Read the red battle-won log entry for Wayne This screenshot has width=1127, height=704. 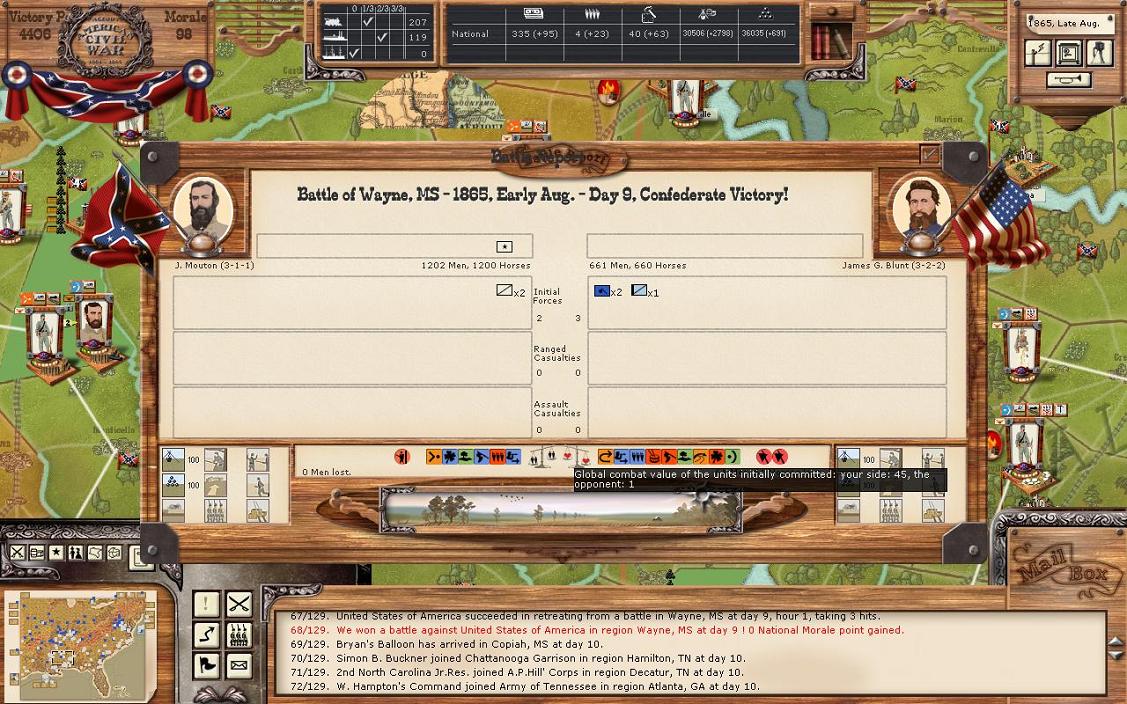tap(619, 630)
